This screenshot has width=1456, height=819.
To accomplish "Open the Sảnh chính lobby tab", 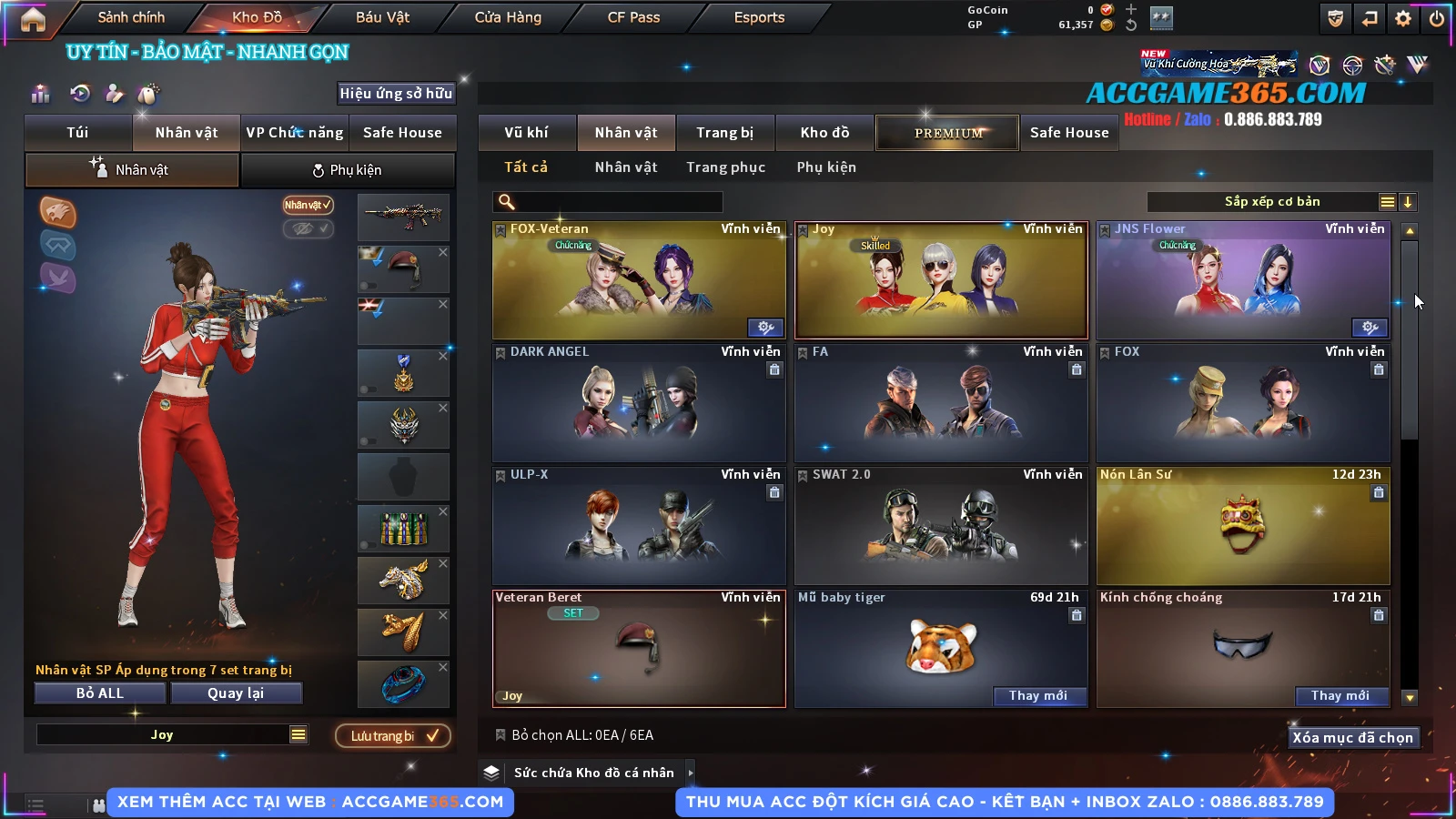I will pyautogui.click(x=131, y=17).
